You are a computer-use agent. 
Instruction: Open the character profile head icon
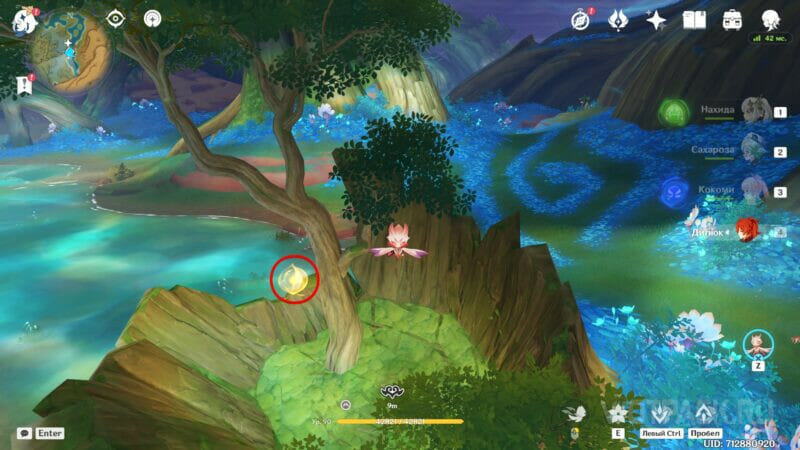770,19
